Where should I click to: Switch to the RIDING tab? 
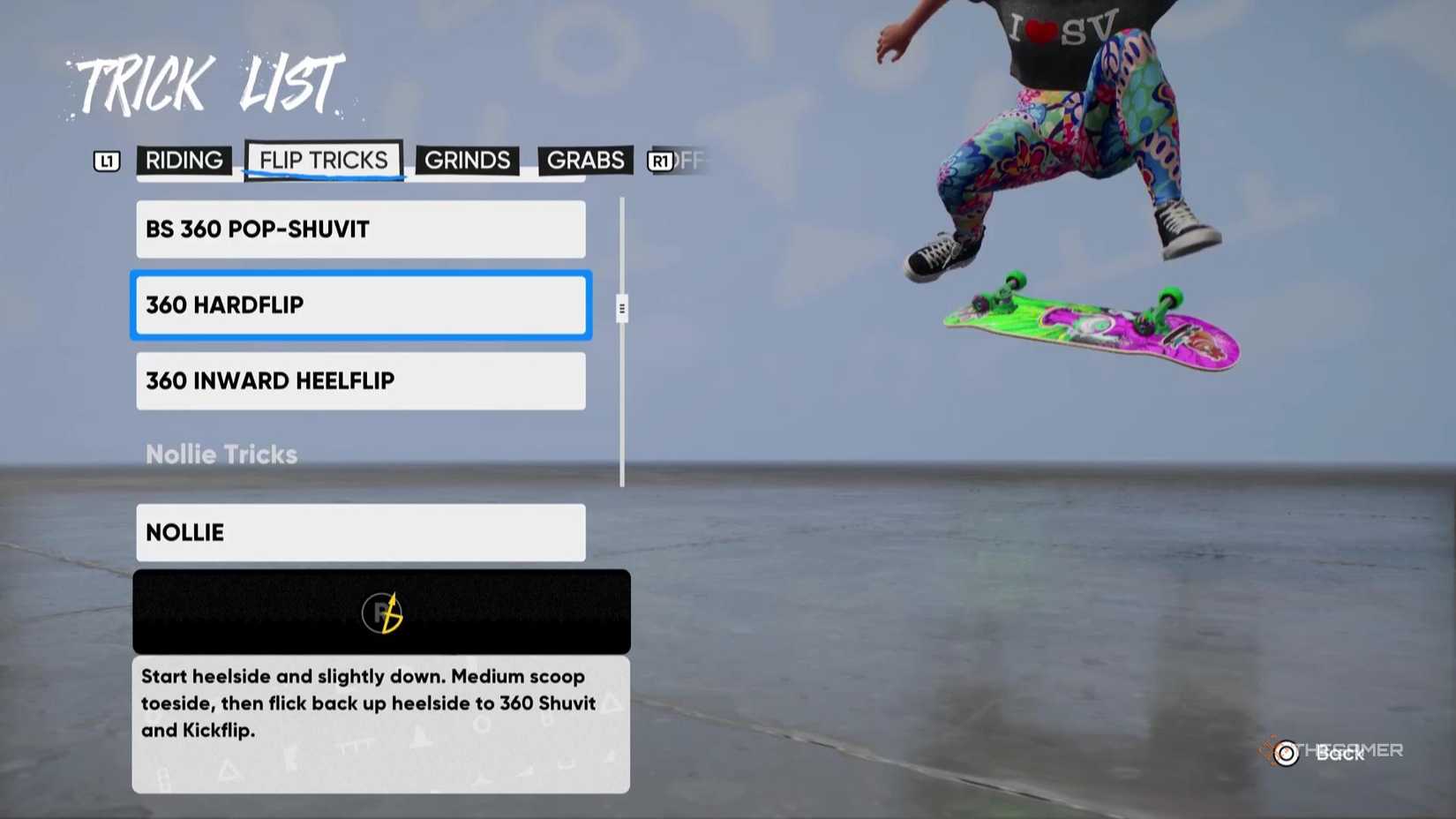(184, 160)
